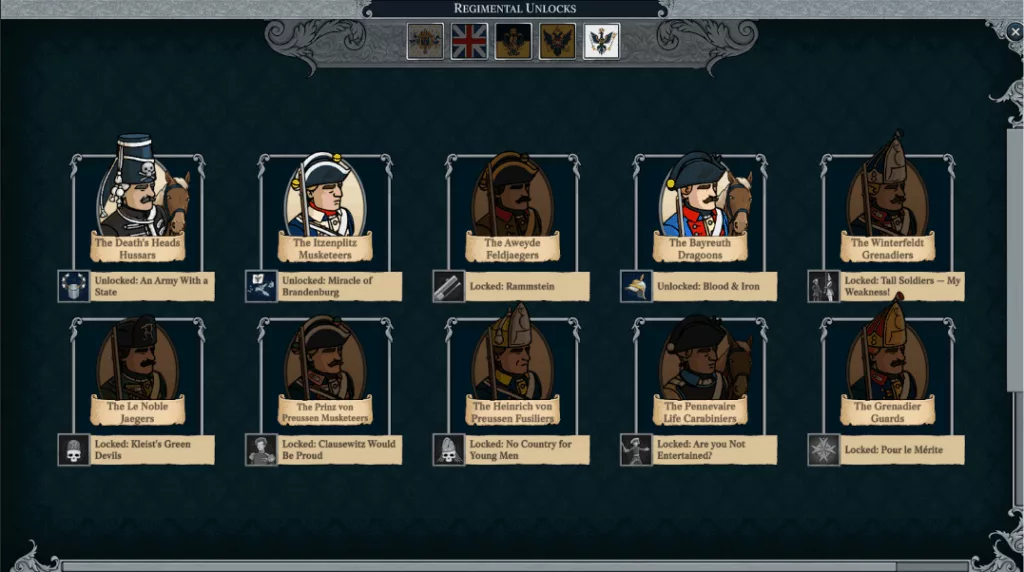The width and height of the screenshot is (1024, 572).
Task: Pick The Heinrich von Preussen Fusiliers card
Action: click(512, 367)
